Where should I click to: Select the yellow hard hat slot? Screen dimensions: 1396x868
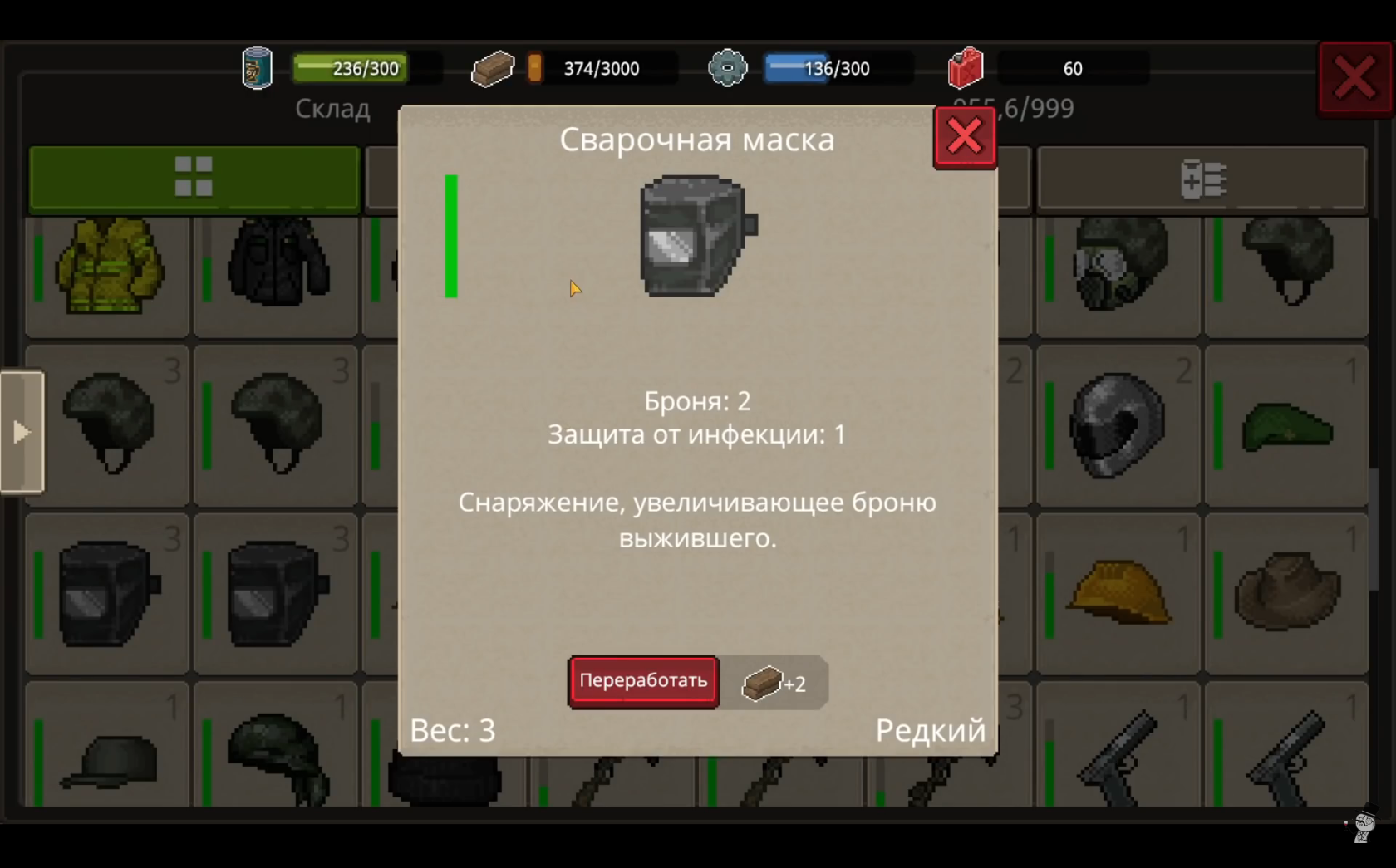point(1118,593)
